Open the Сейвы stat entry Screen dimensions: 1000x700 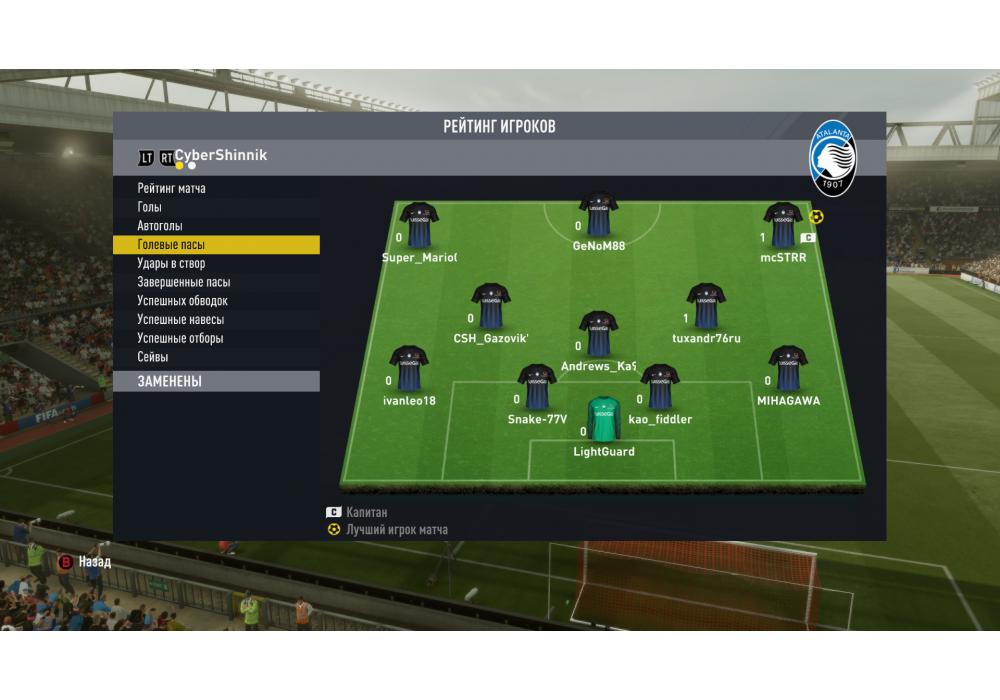tap(153, 357)
